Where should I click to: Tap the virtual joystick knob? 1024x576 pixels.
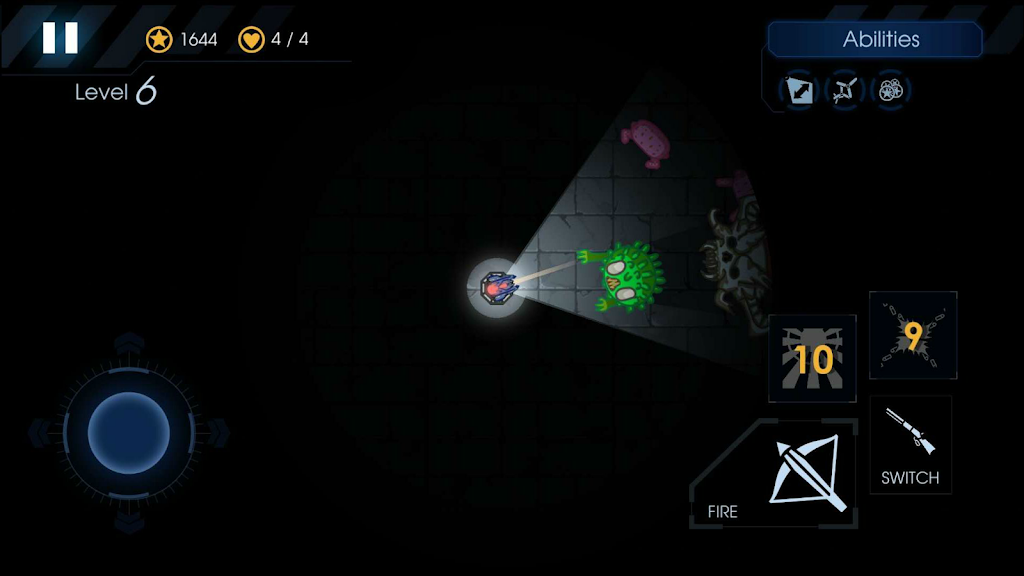click(128, 433)
